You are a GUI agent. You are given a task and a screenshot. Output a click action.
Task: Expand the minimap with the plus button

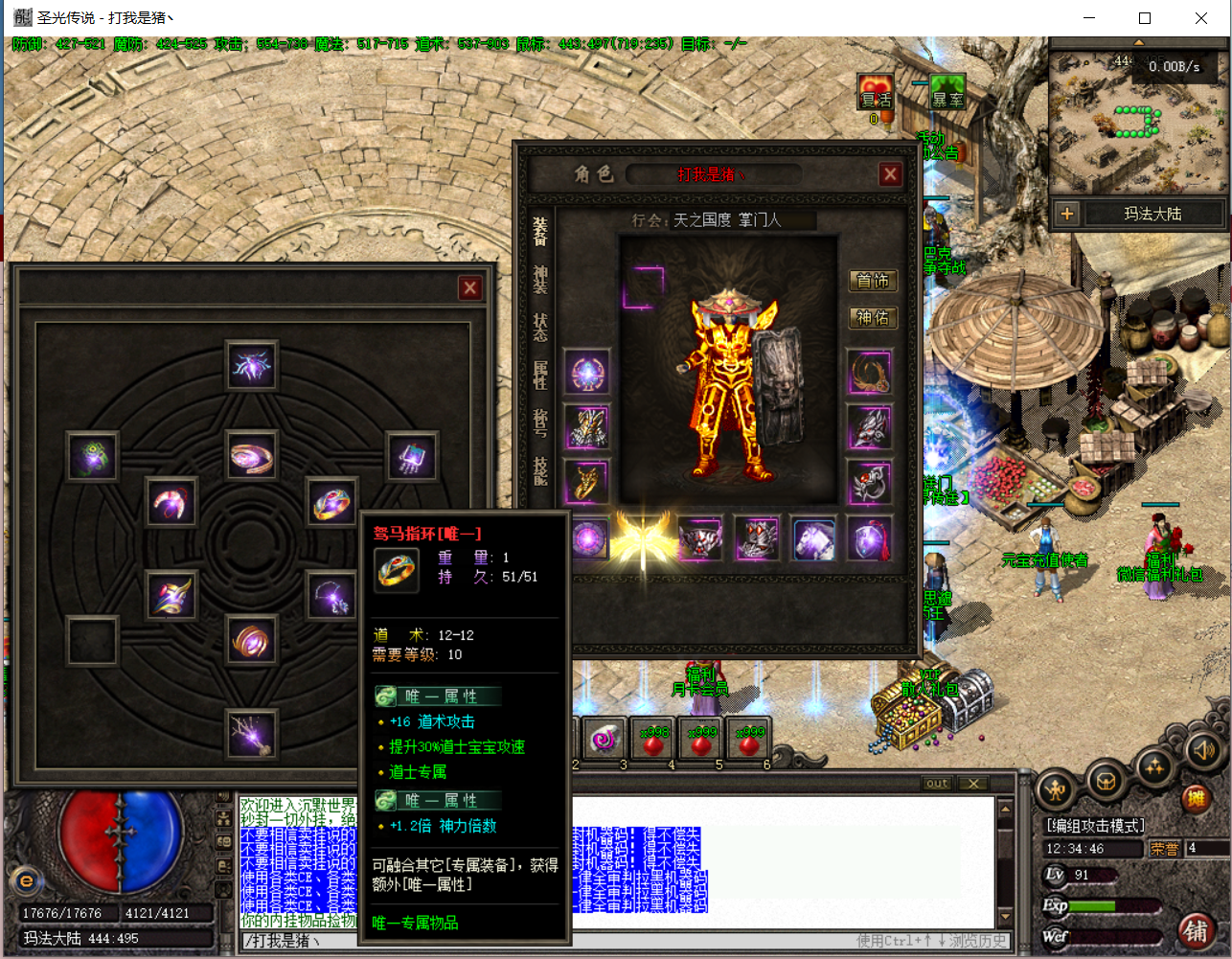[x=1067, y=214]
